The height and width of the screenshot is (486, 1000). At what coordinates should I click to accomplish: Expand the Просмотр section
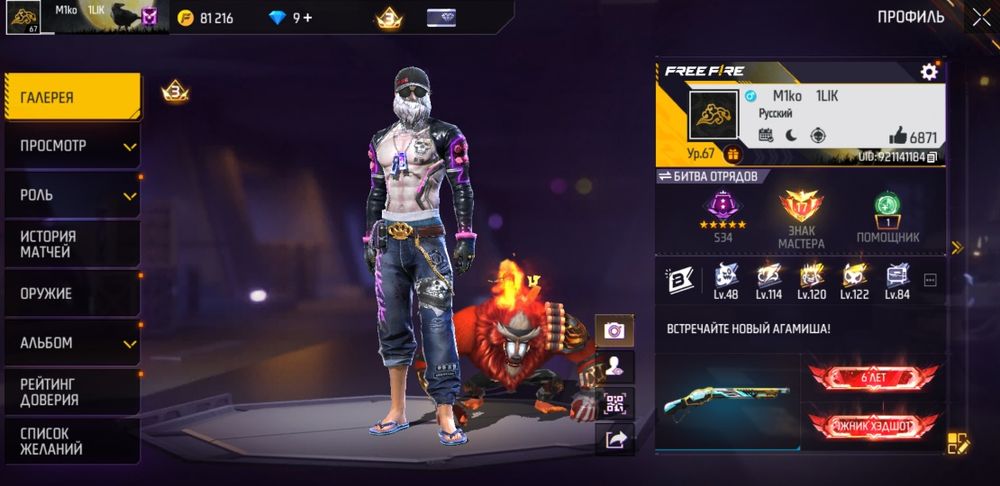(x=70, y=146)
